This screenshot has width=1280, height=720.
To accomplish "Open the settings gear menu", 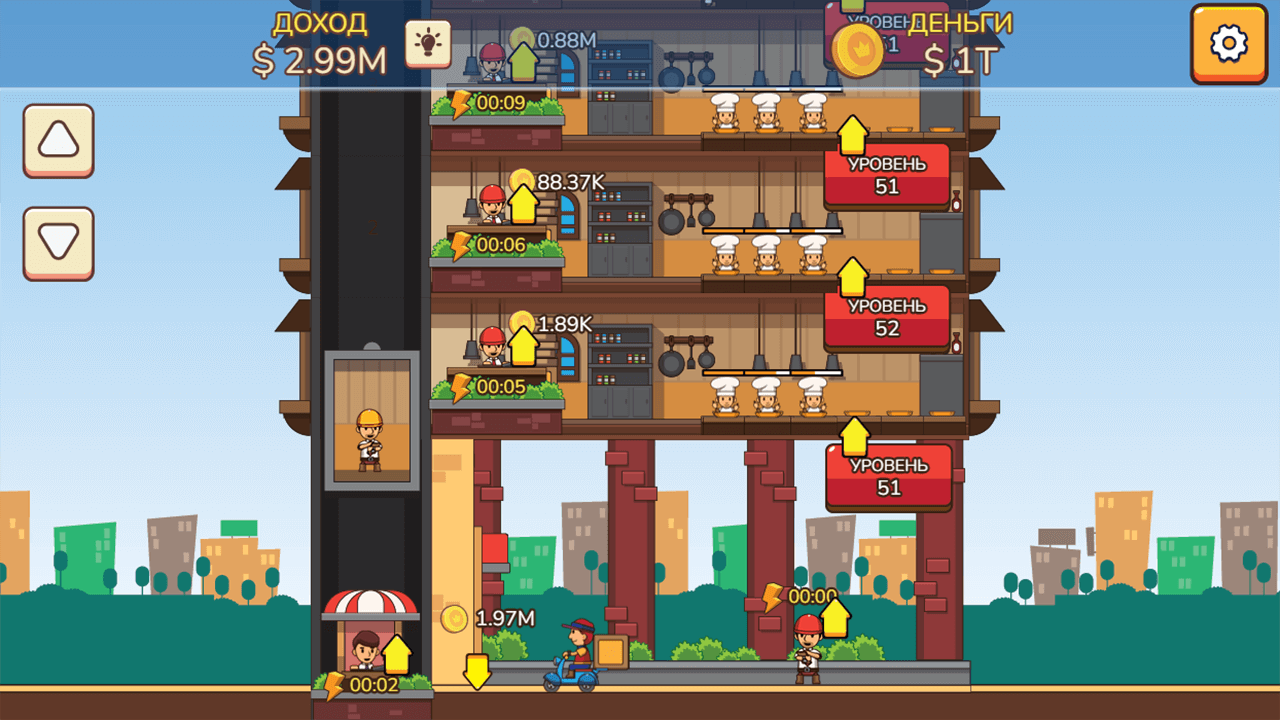I will click(1229, 44).
